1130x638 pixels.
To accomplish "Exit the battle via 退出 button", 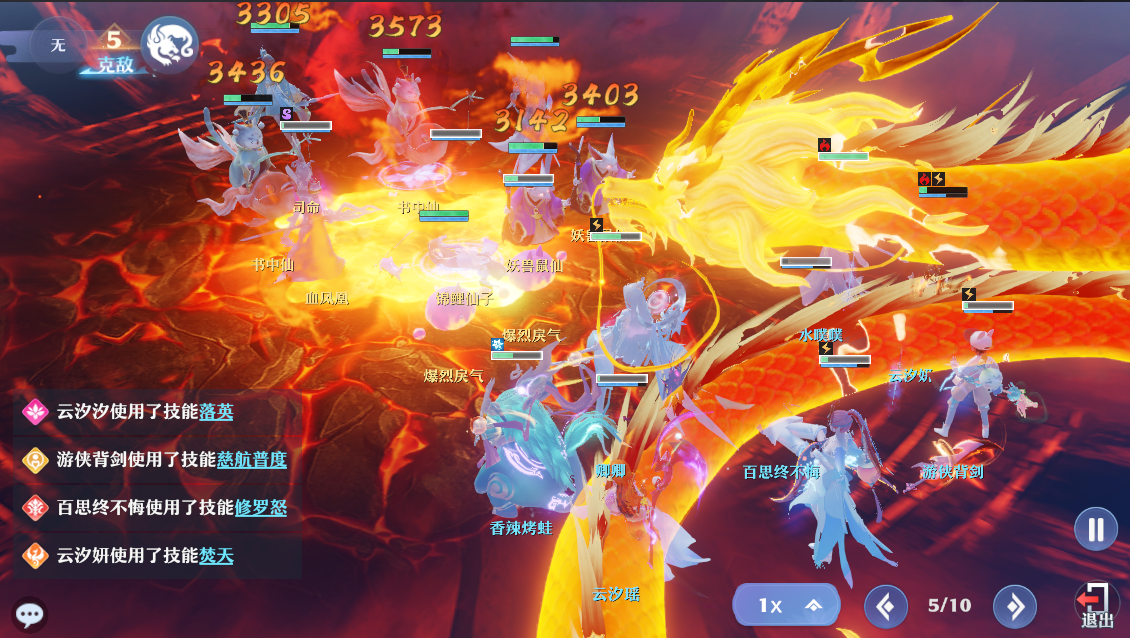I will (x=1096, y=604).
